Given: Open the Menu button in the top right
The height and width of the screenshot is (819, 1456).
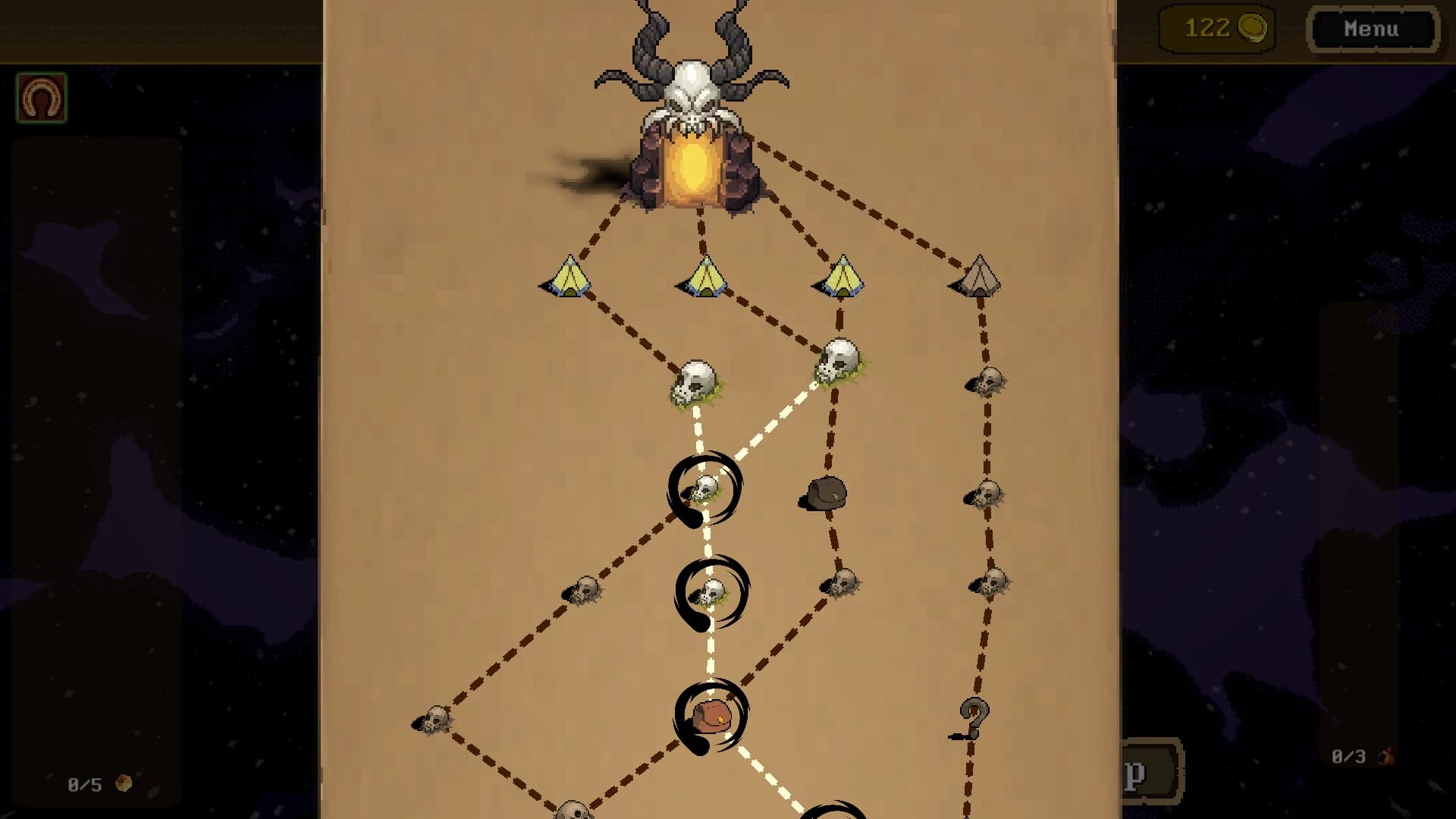Looking at the screenshot, I should coord(1372,30).
